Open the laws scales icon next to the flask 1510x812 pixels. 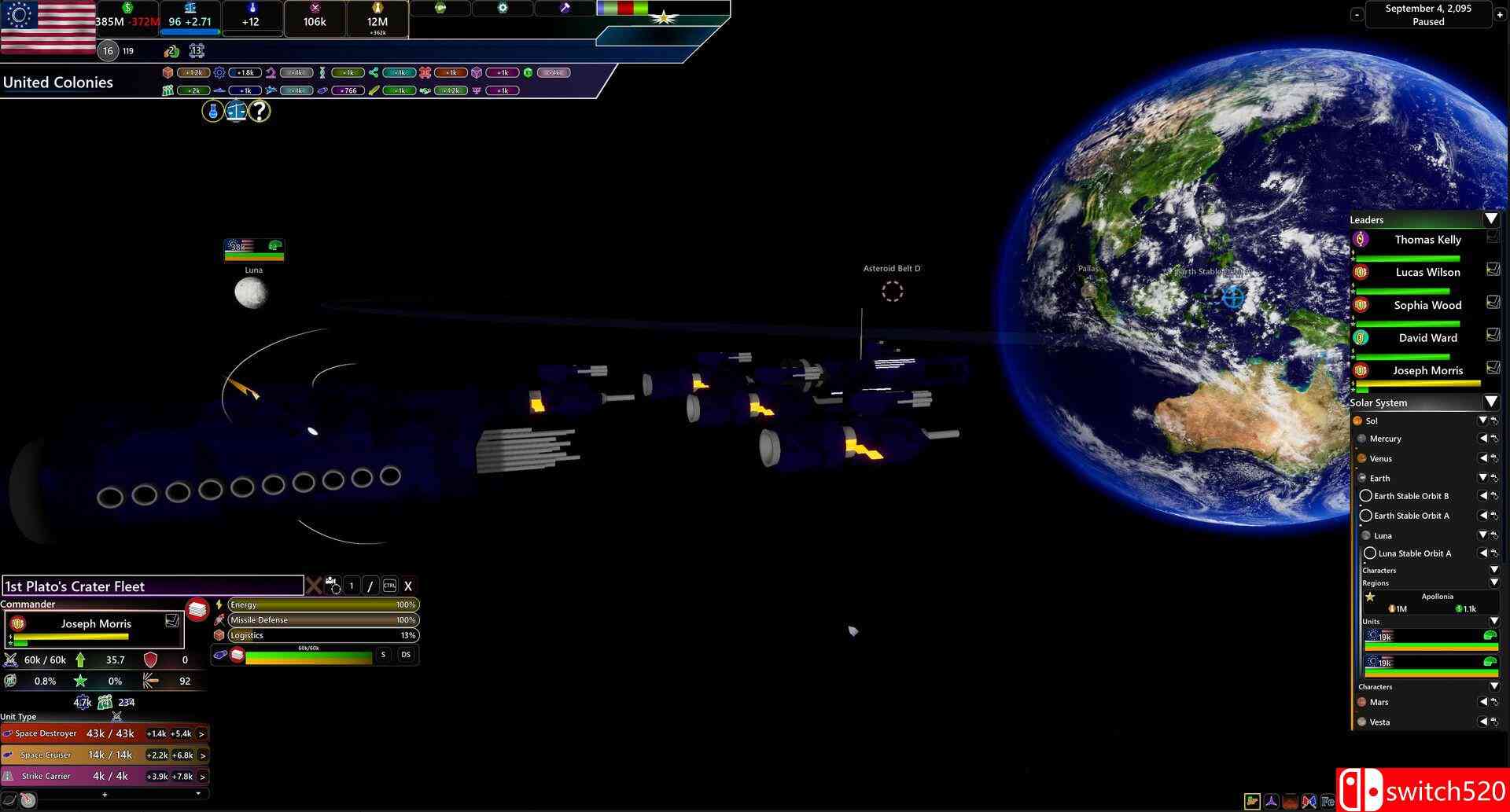coord(236,111)
